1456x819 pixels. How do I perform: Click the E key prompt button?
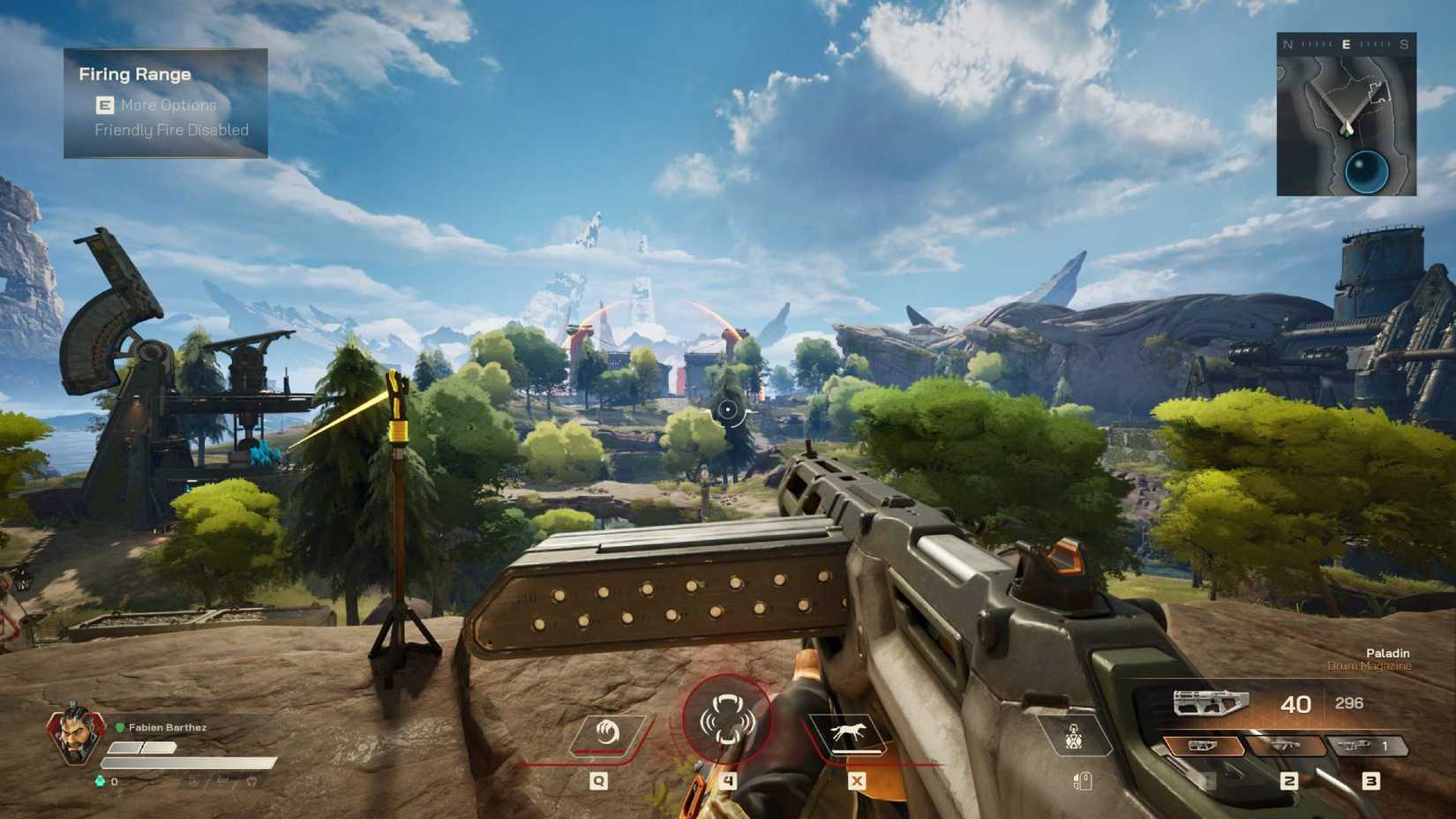point(104,105)
